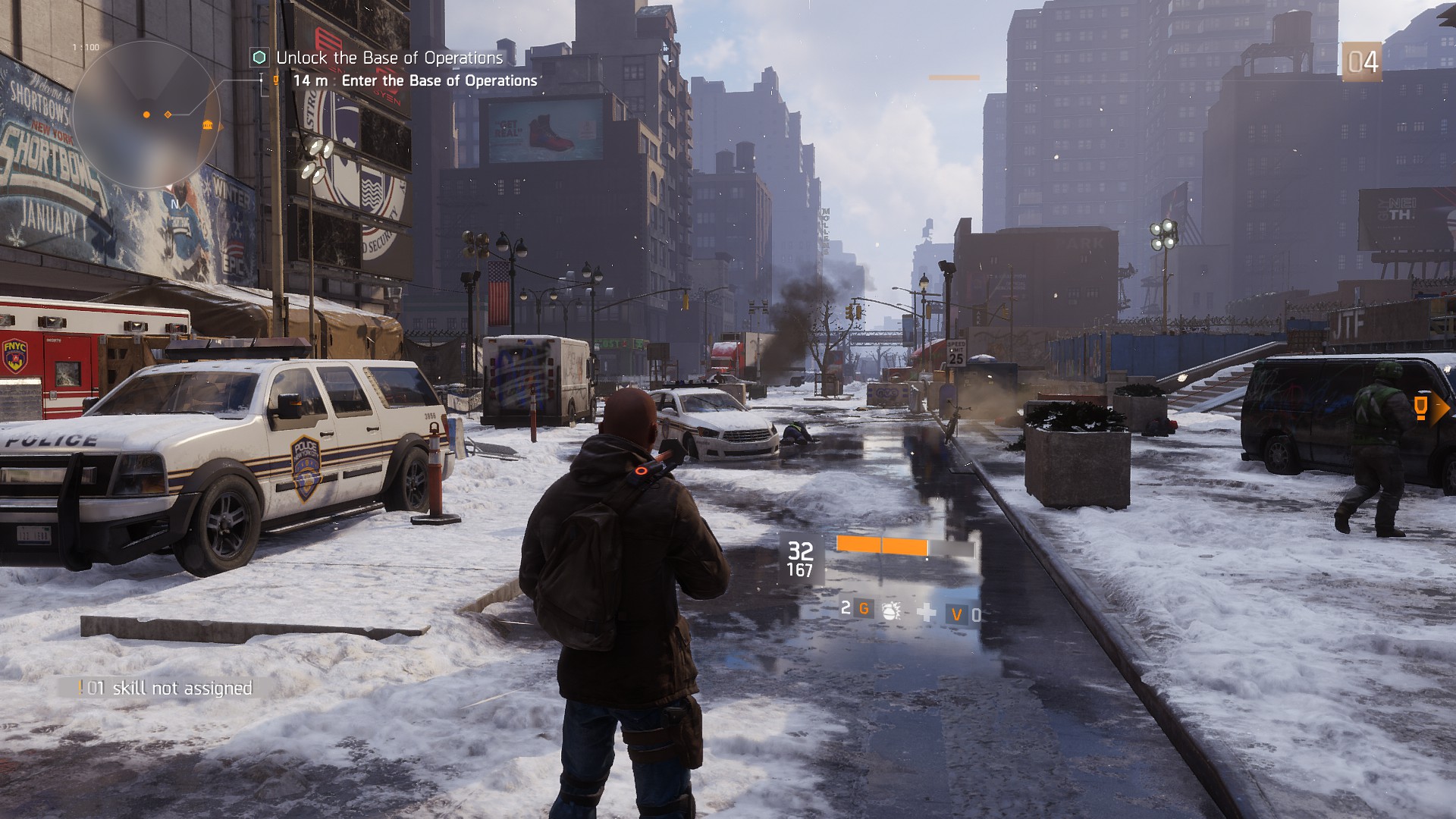Click the grenade icon near the ammo counter
This screenshot has height=819, width=1456.
pyautogui.click(x=892, y=610)
